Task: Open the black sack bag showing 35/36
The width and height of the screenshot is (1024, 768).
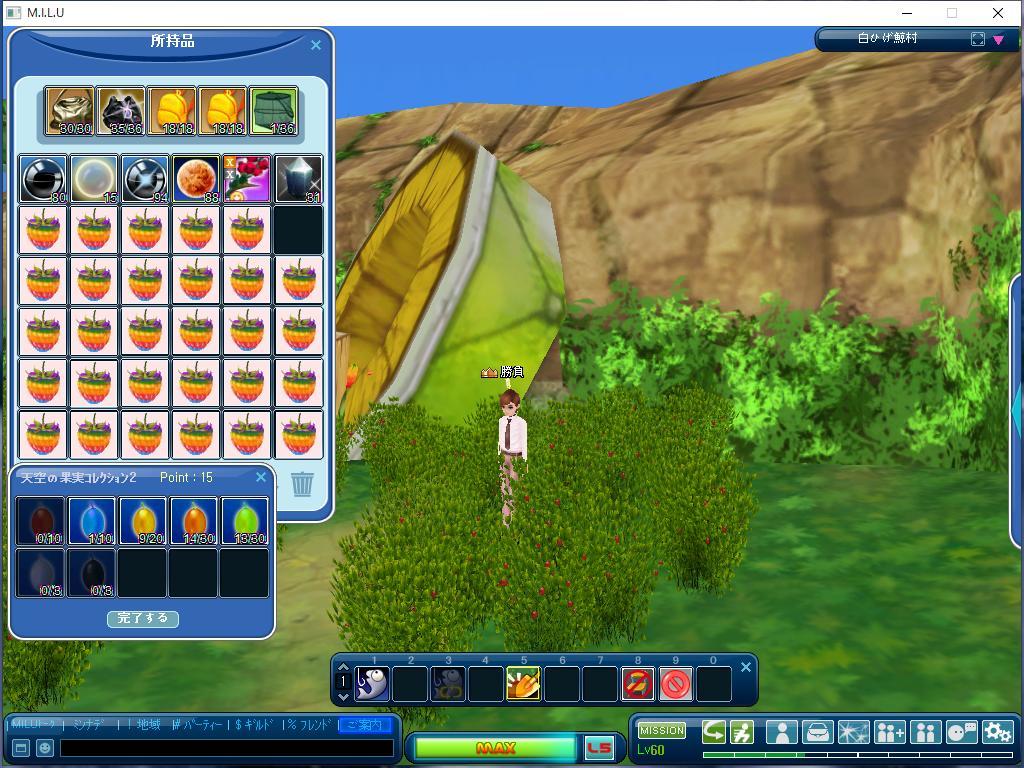Action: pos(121,111)
